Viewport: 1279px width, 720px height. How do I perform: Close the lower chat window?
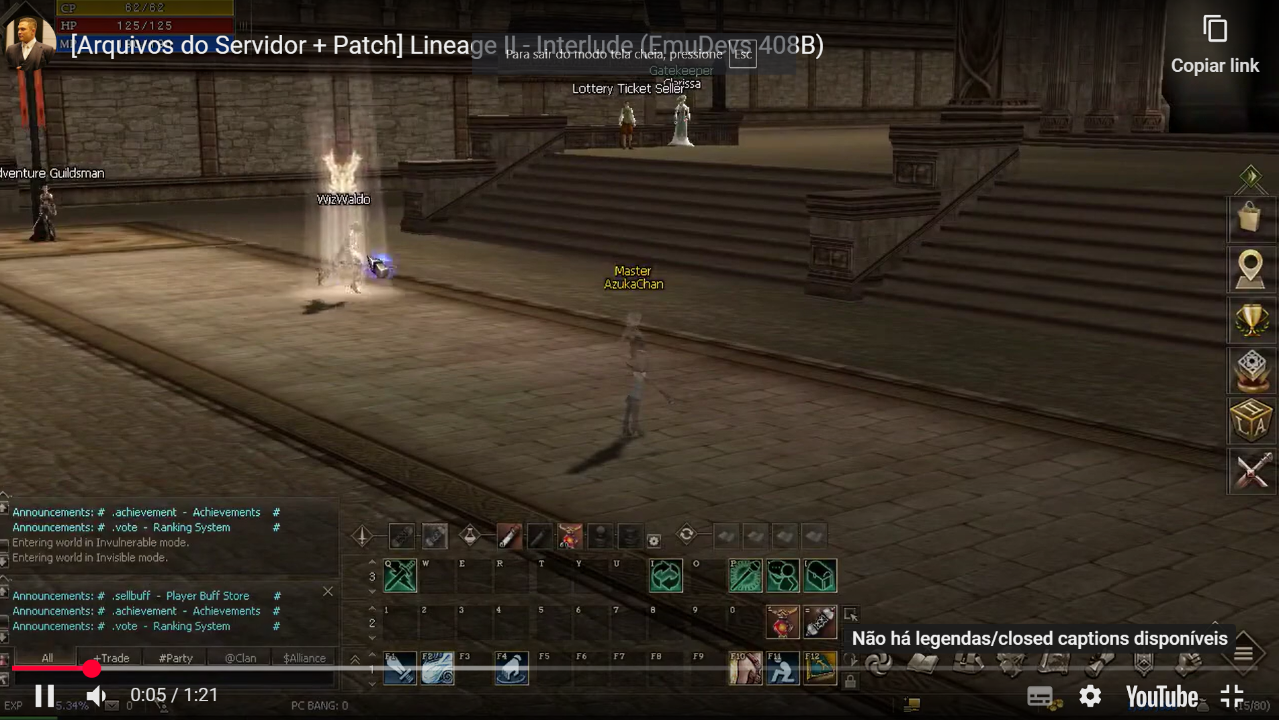coord(327,592)
